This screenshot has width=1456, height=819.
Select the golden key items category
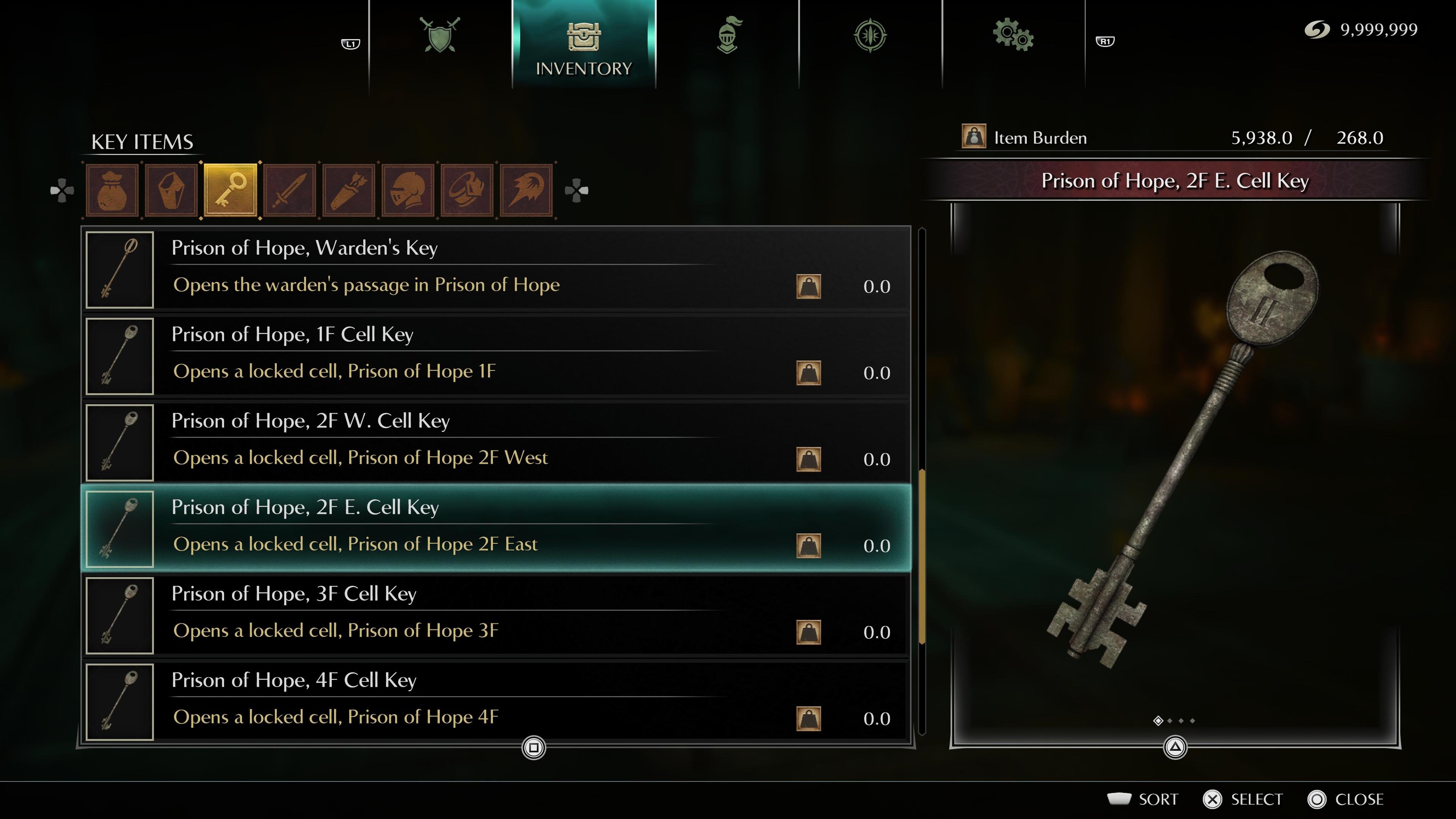pos(231,190)
